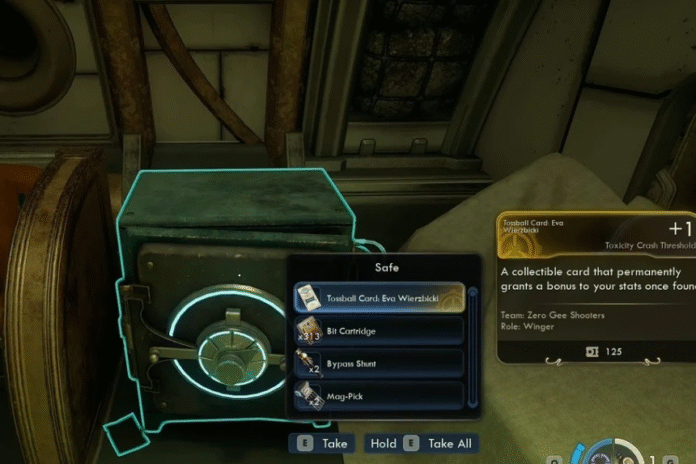Click the Safe loot list scrollbar
The image size is (696, 464).
[x=473, y=347]
